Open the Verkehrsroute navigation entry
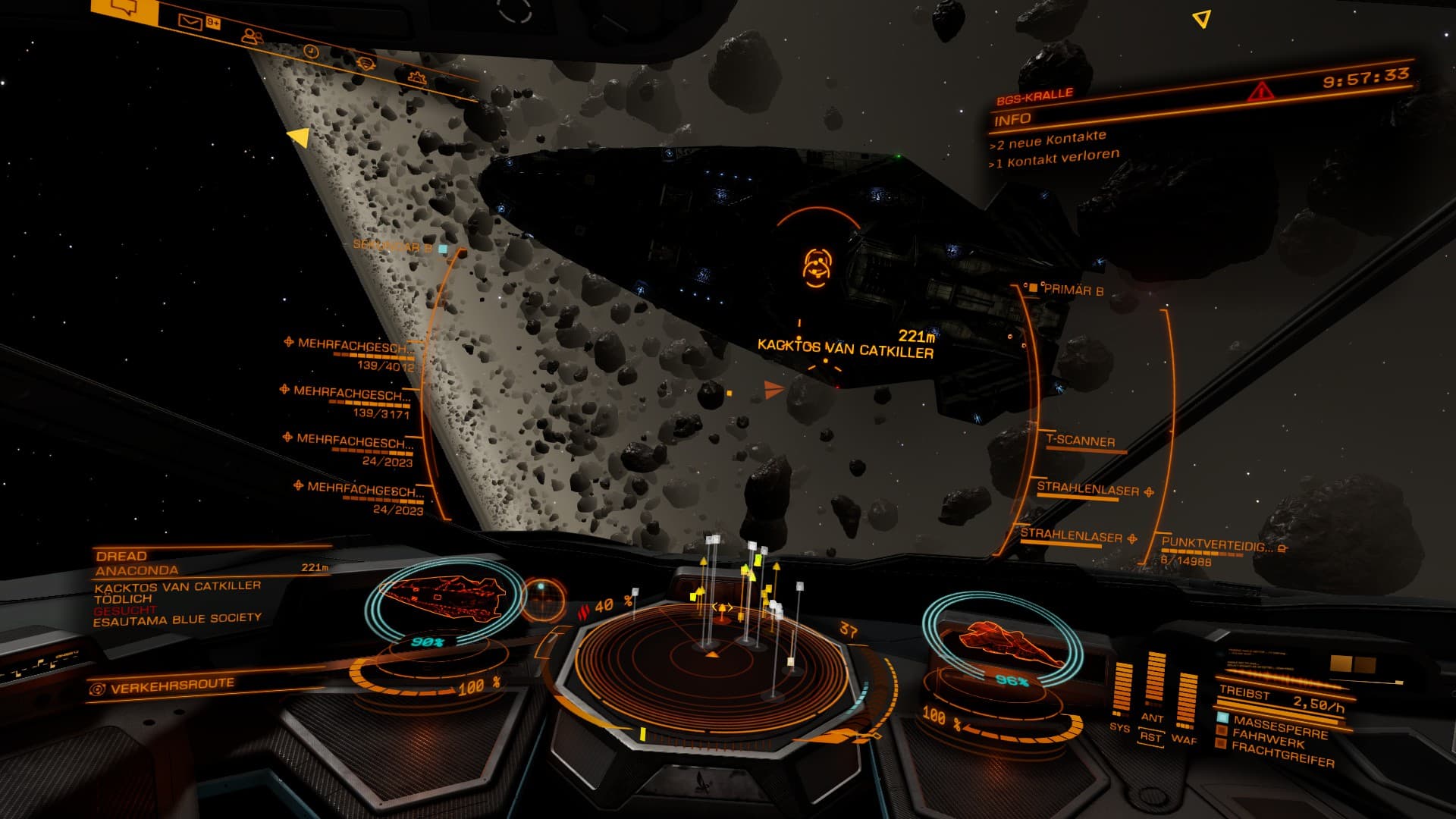 tap(172, 687)
